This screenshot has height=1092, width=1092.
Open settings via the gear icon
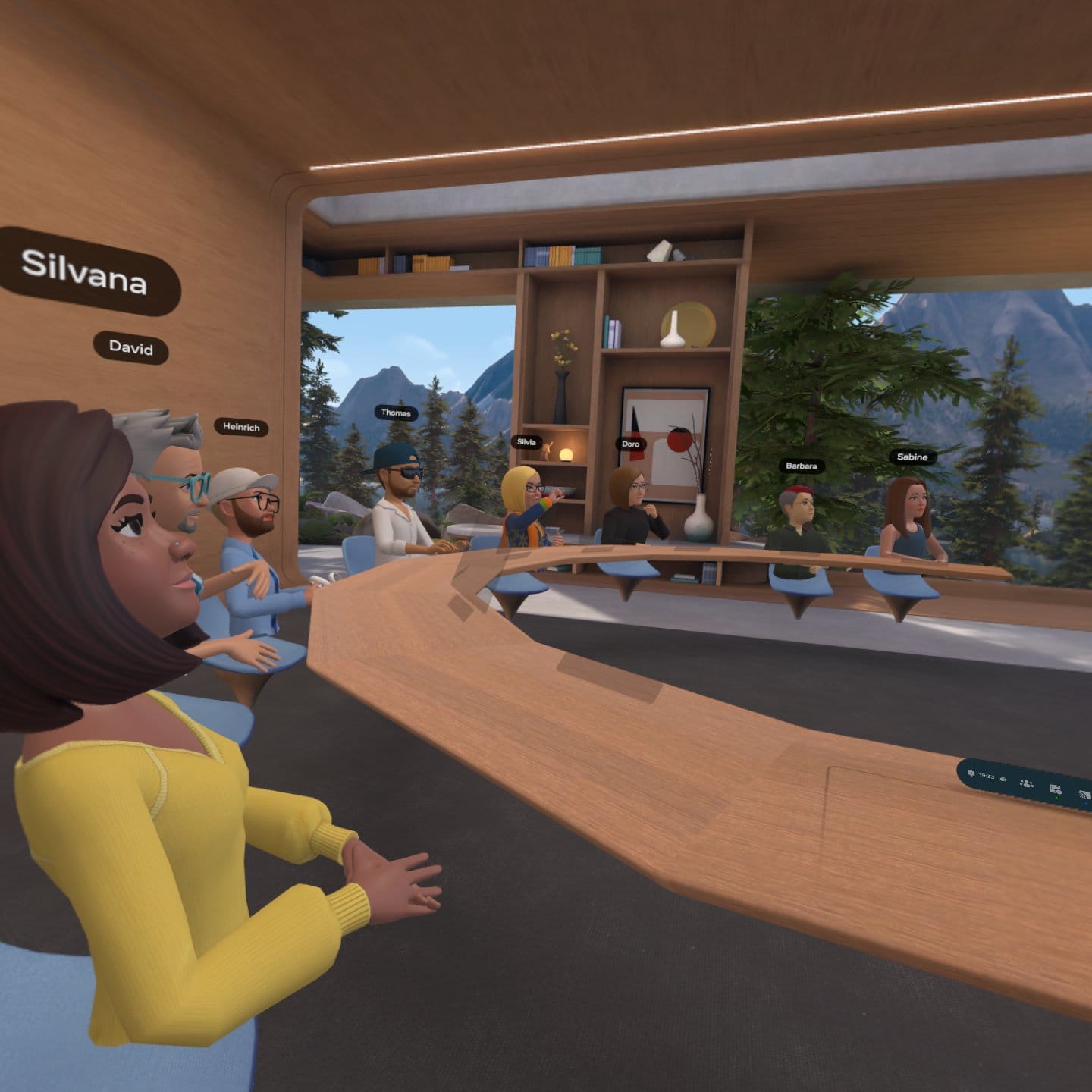[x=971, y=773]
